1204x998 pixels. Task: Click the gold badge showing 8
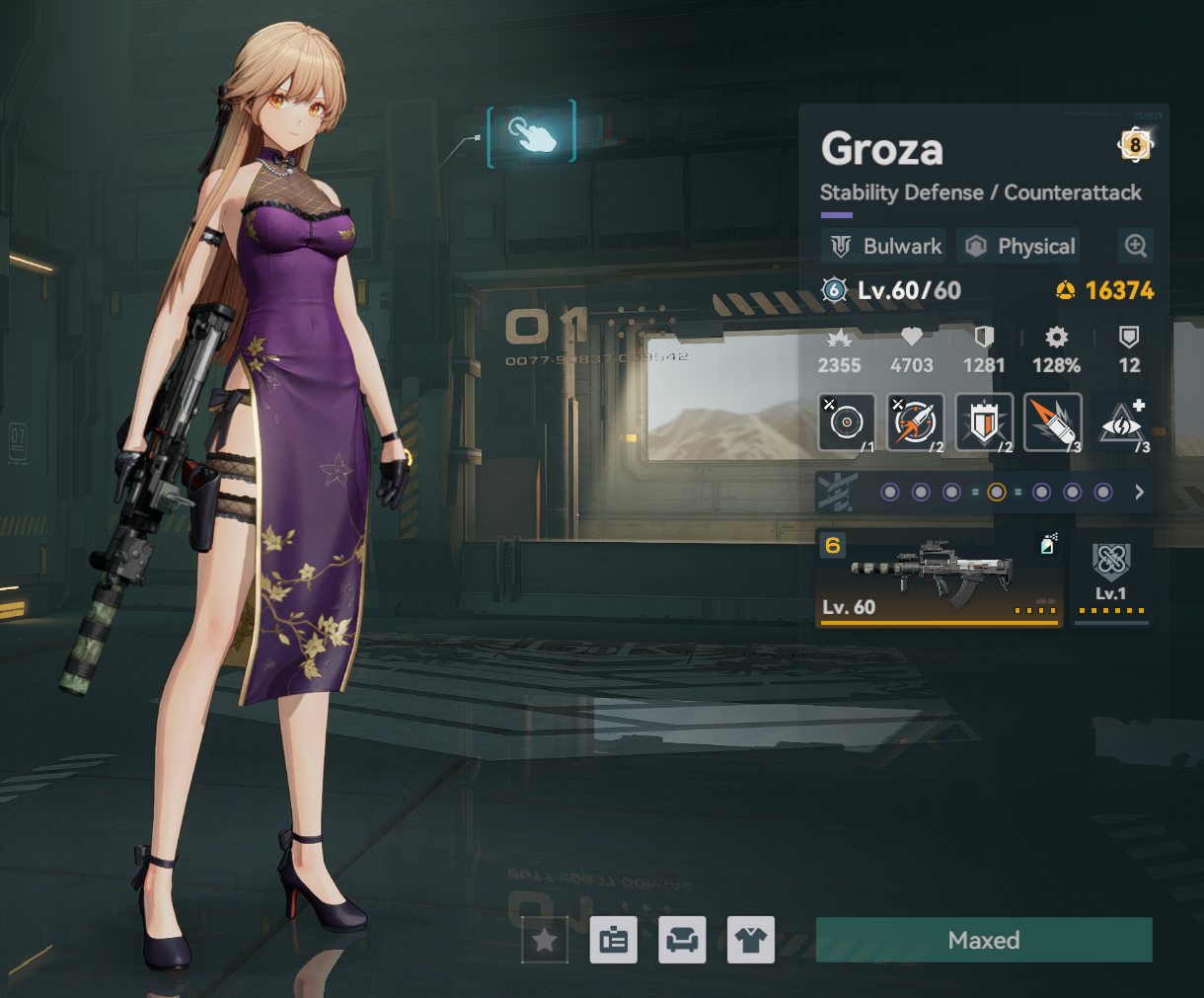pyautogui.click(x=1135, y=145)
